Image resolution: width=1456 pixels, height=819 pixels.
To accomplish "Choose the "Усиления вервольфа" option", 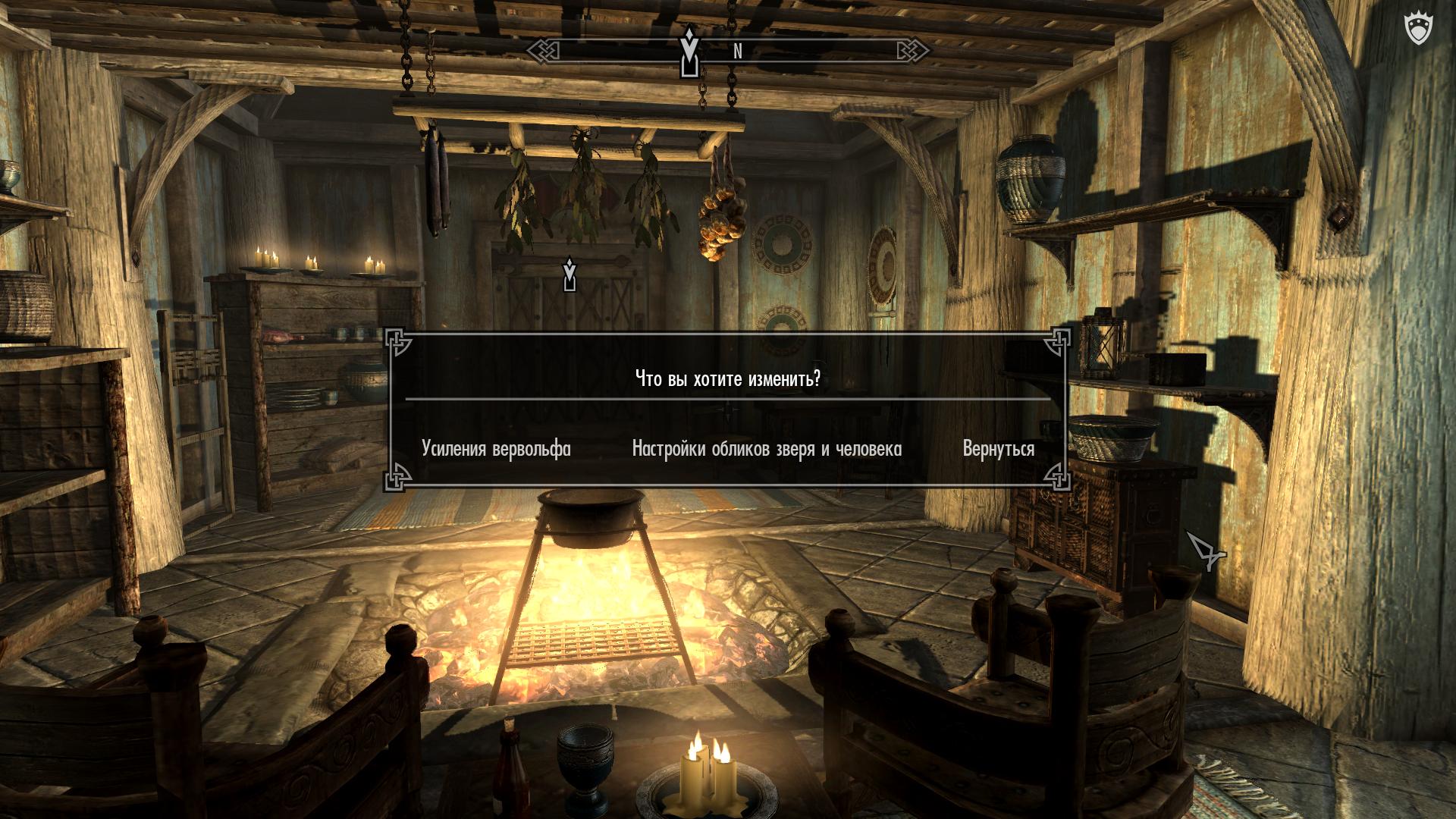I will click(x=496, y=449).
